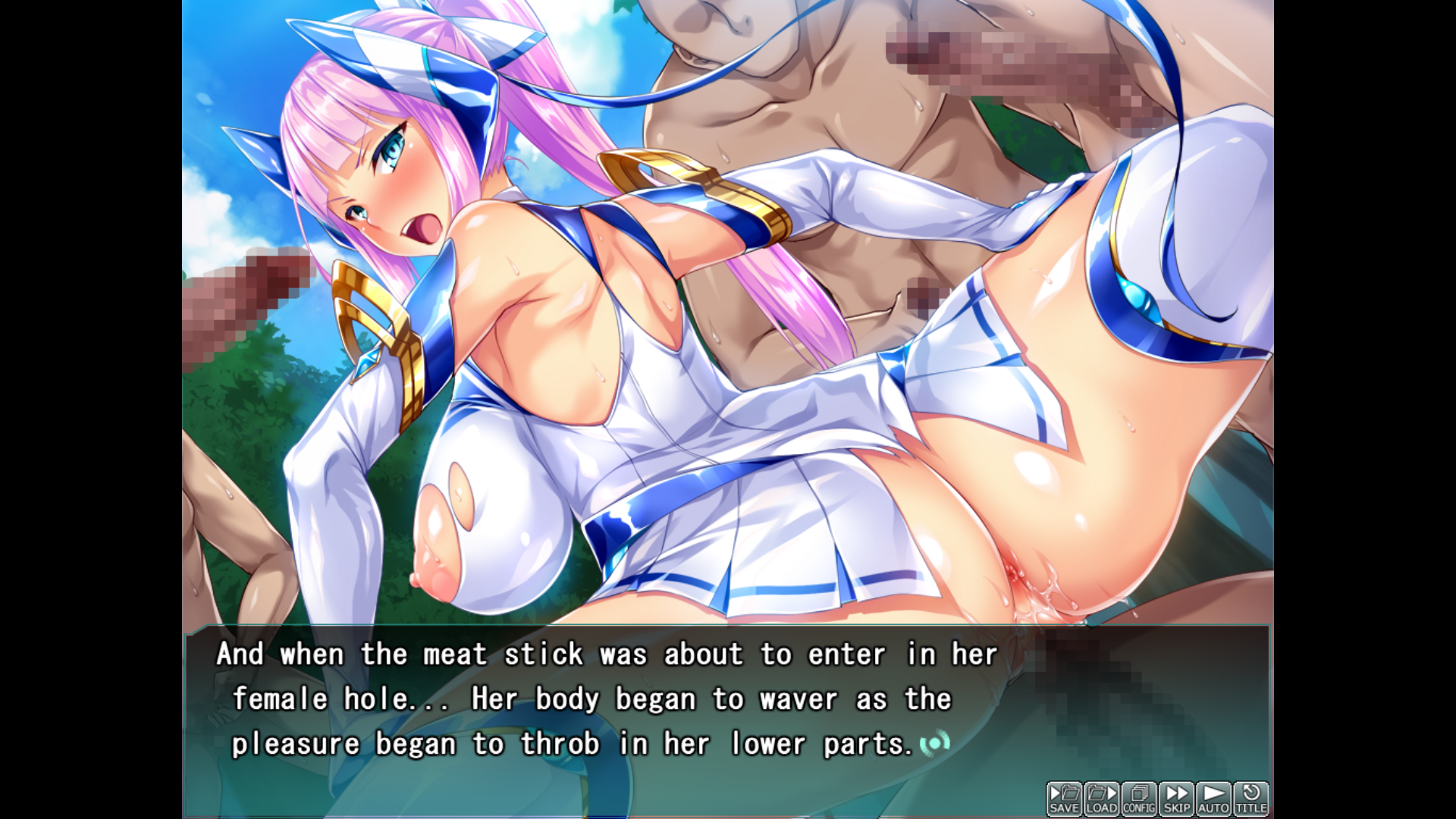Click the SAVE button
1456x819 pixels.
coord(1064,799)
